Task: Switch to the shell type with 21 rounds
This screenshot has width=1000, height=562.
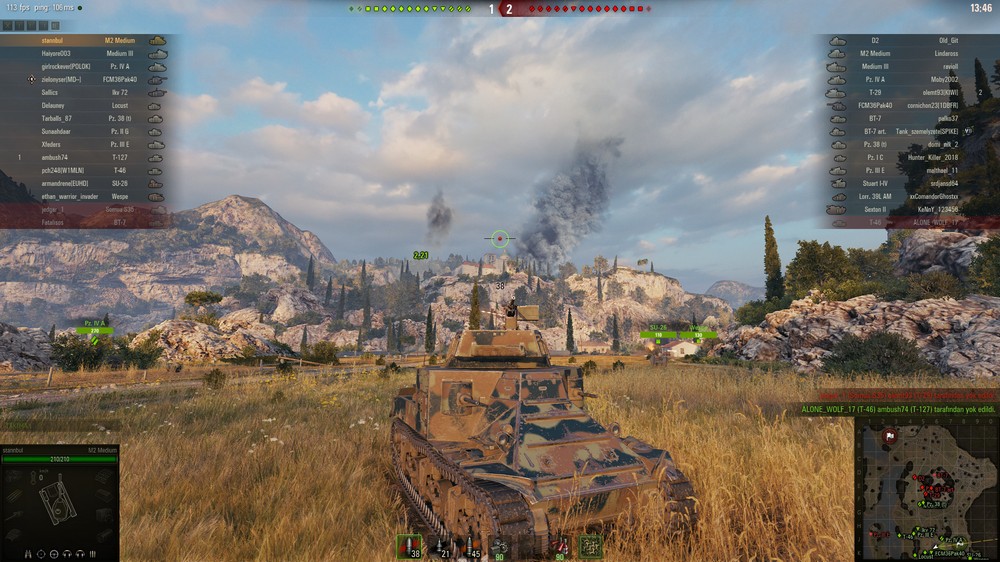Action: pos(440,546)
